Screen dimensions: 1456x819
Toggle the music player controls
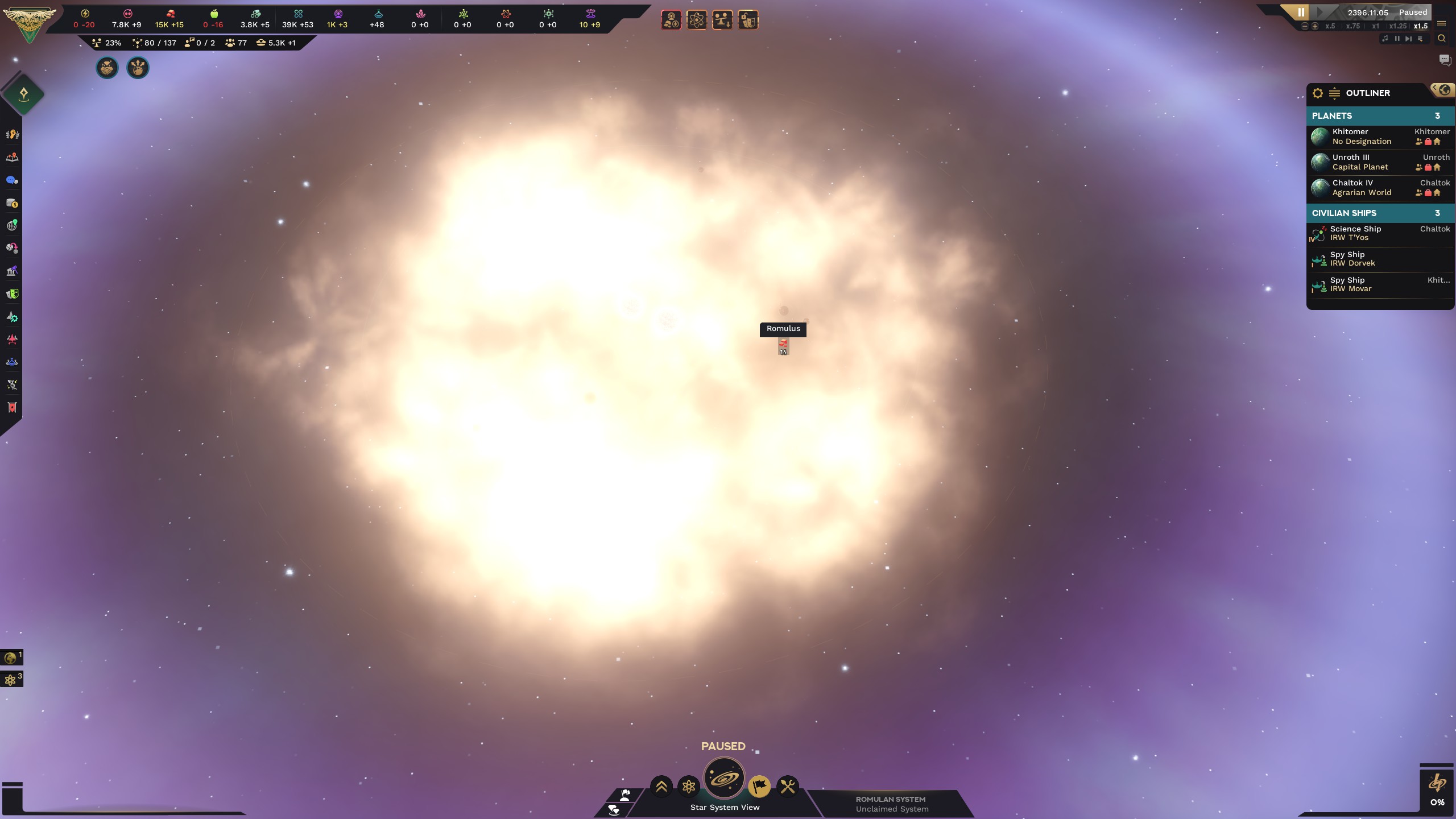[1386, 39]
